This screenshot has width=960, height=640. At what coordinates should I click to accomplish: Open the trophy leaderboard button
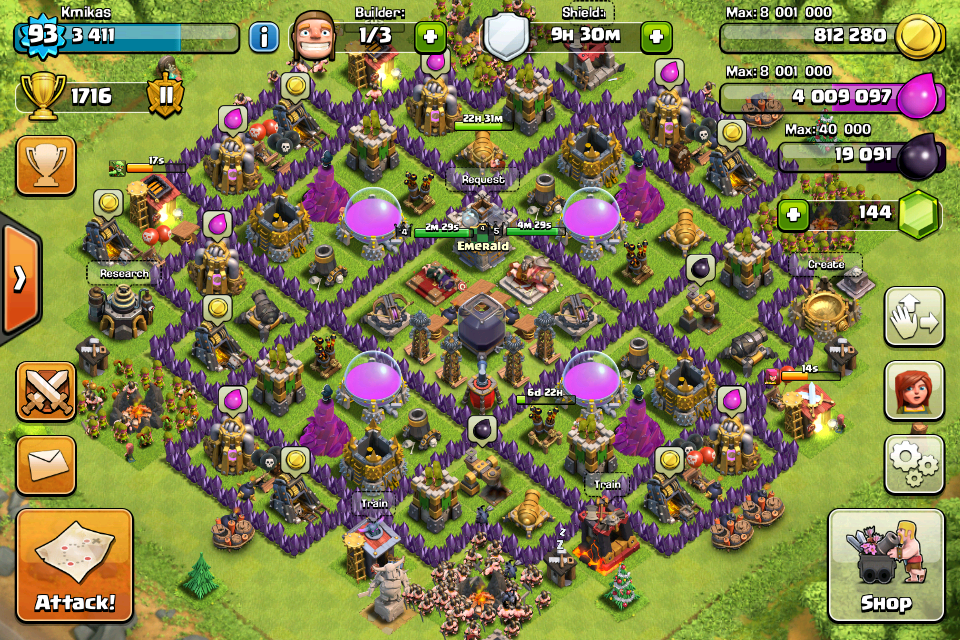click(x=46, y=166)
